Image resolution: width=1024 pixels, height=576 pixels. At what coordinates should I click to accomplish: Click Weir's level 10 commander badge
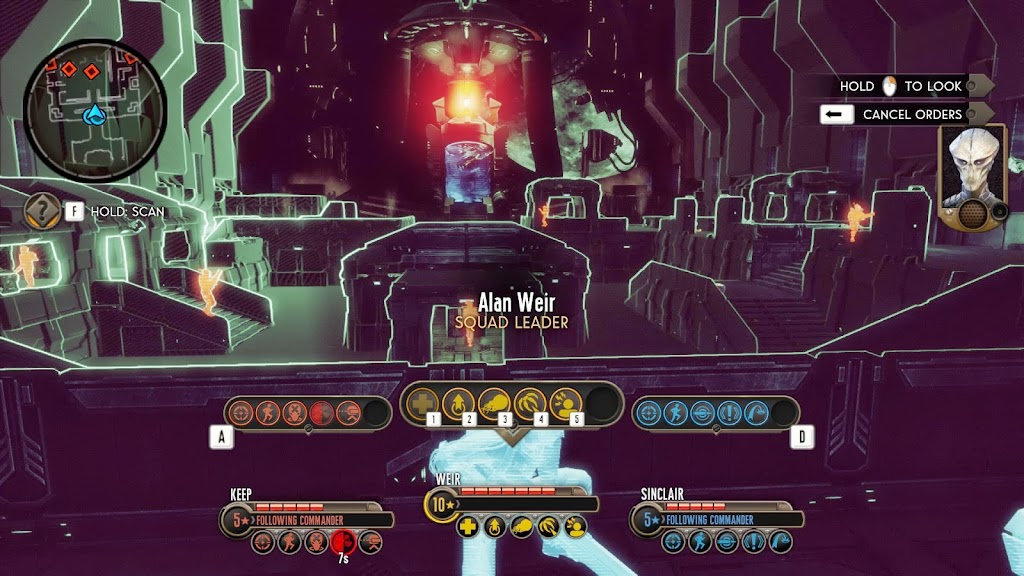[x=443, y=503]
